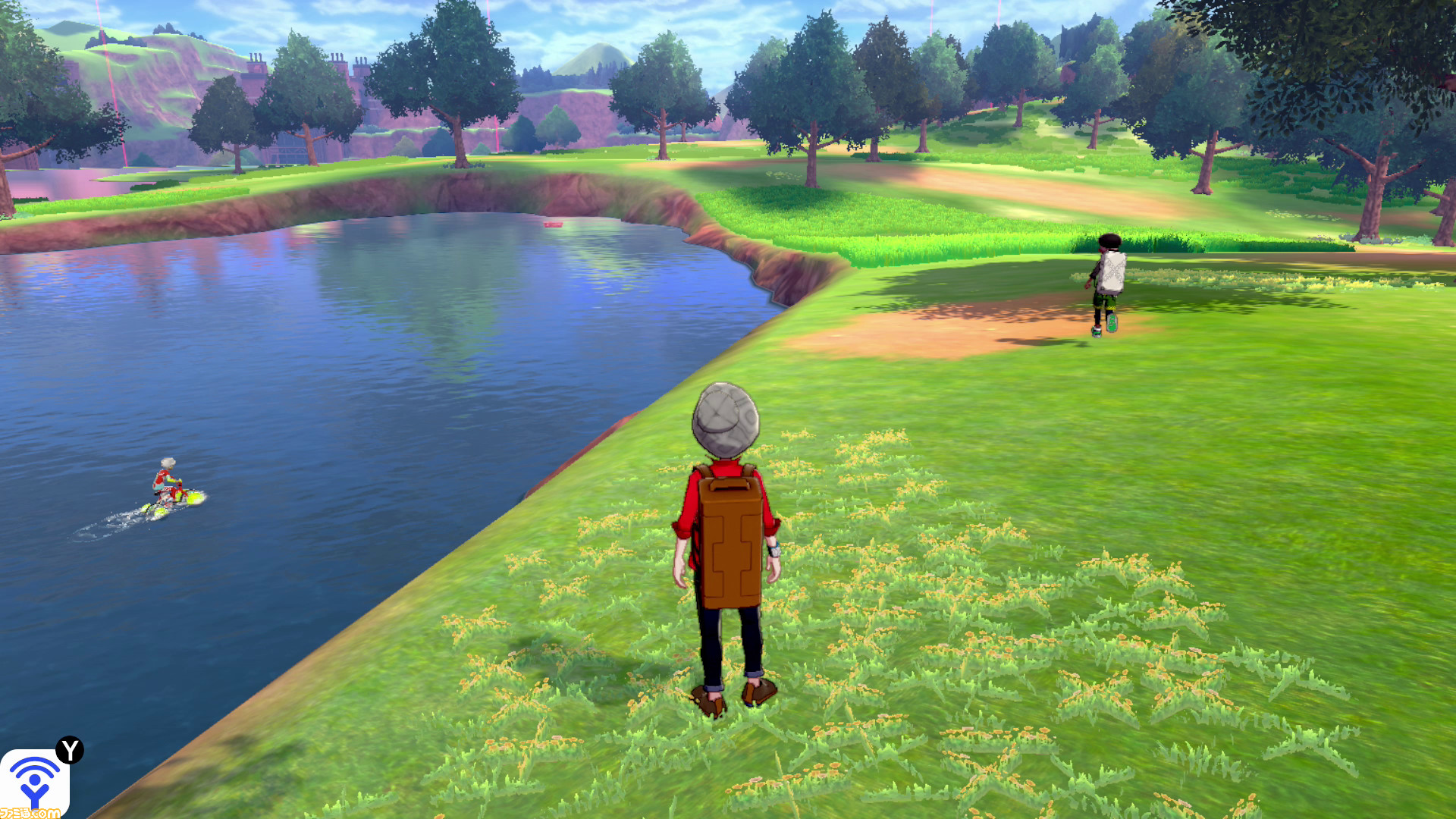
Task: Select the red item floating in the lake
Action: pos(554,225)
